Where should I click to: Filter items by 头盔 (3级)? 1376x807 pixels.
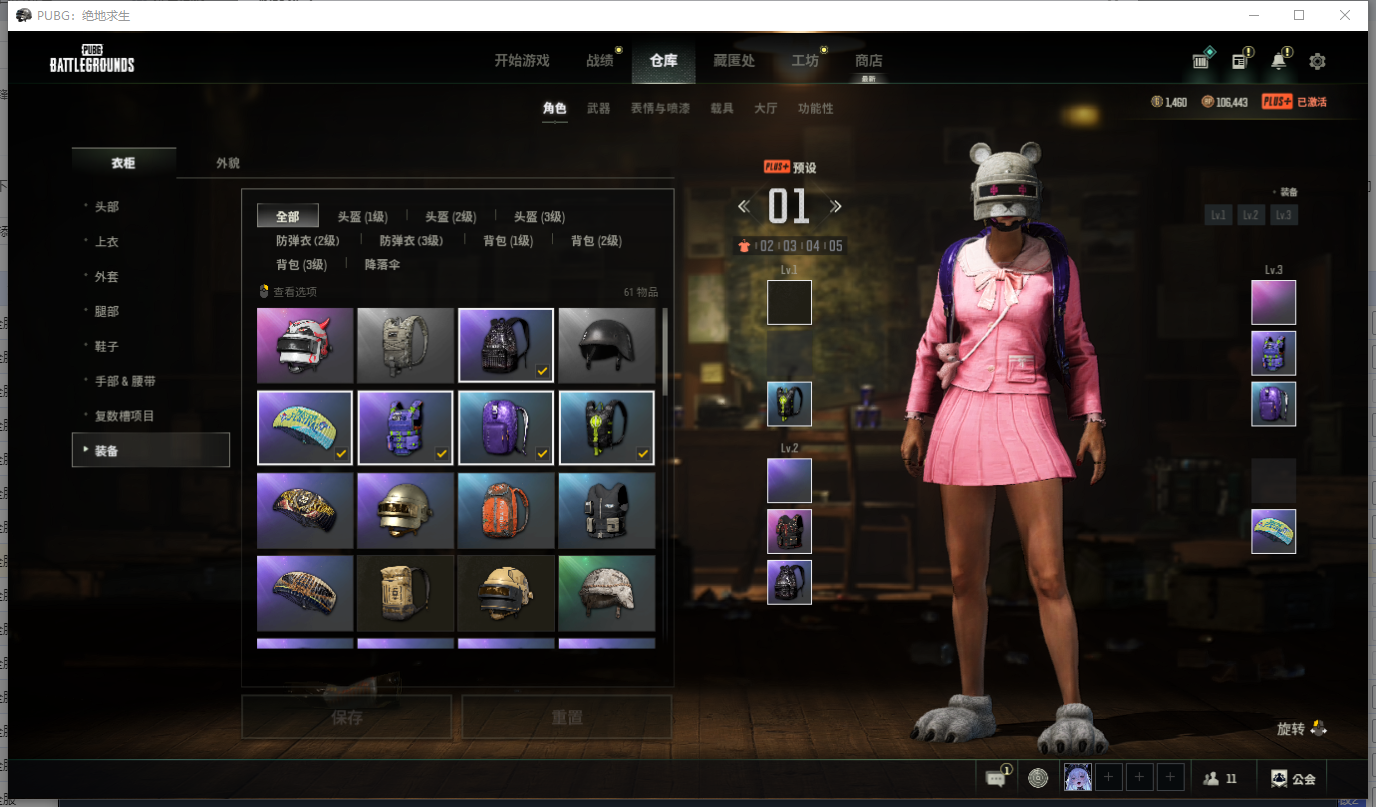click(x=539, y=217)
